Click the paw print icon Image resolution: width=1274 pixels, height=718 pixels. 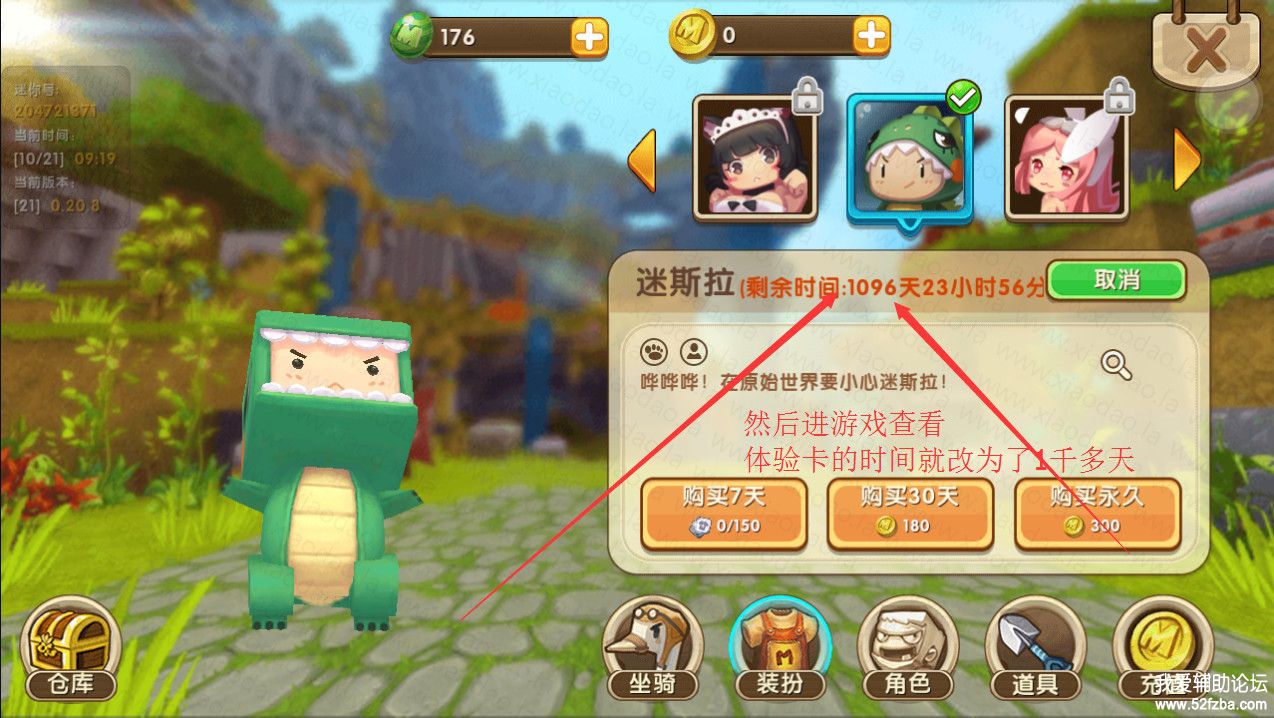point(654,352)
